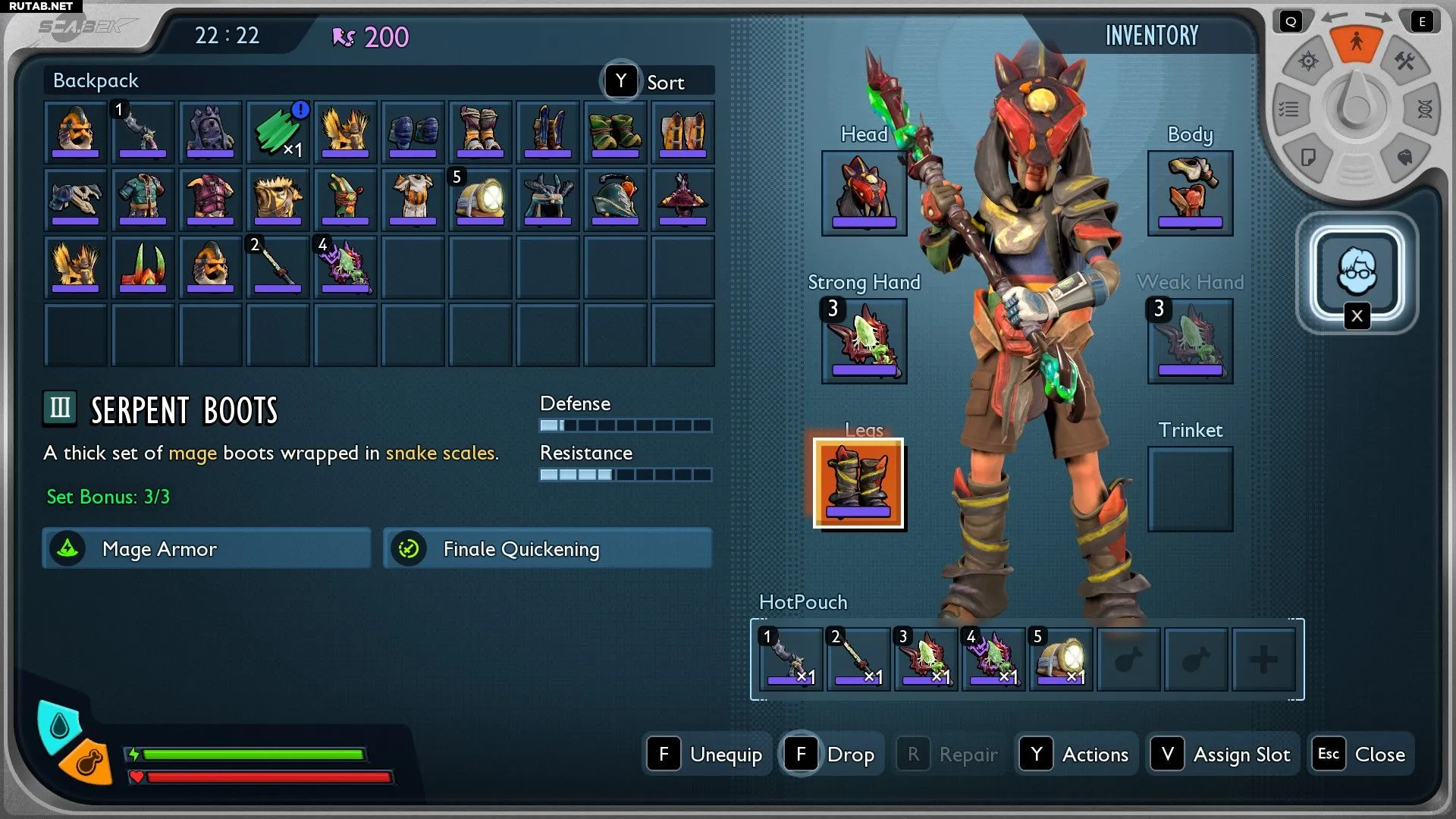Show the Finale Quickening perk details
The width and height of the screenshot is (1456, 819).
(548, 548)
